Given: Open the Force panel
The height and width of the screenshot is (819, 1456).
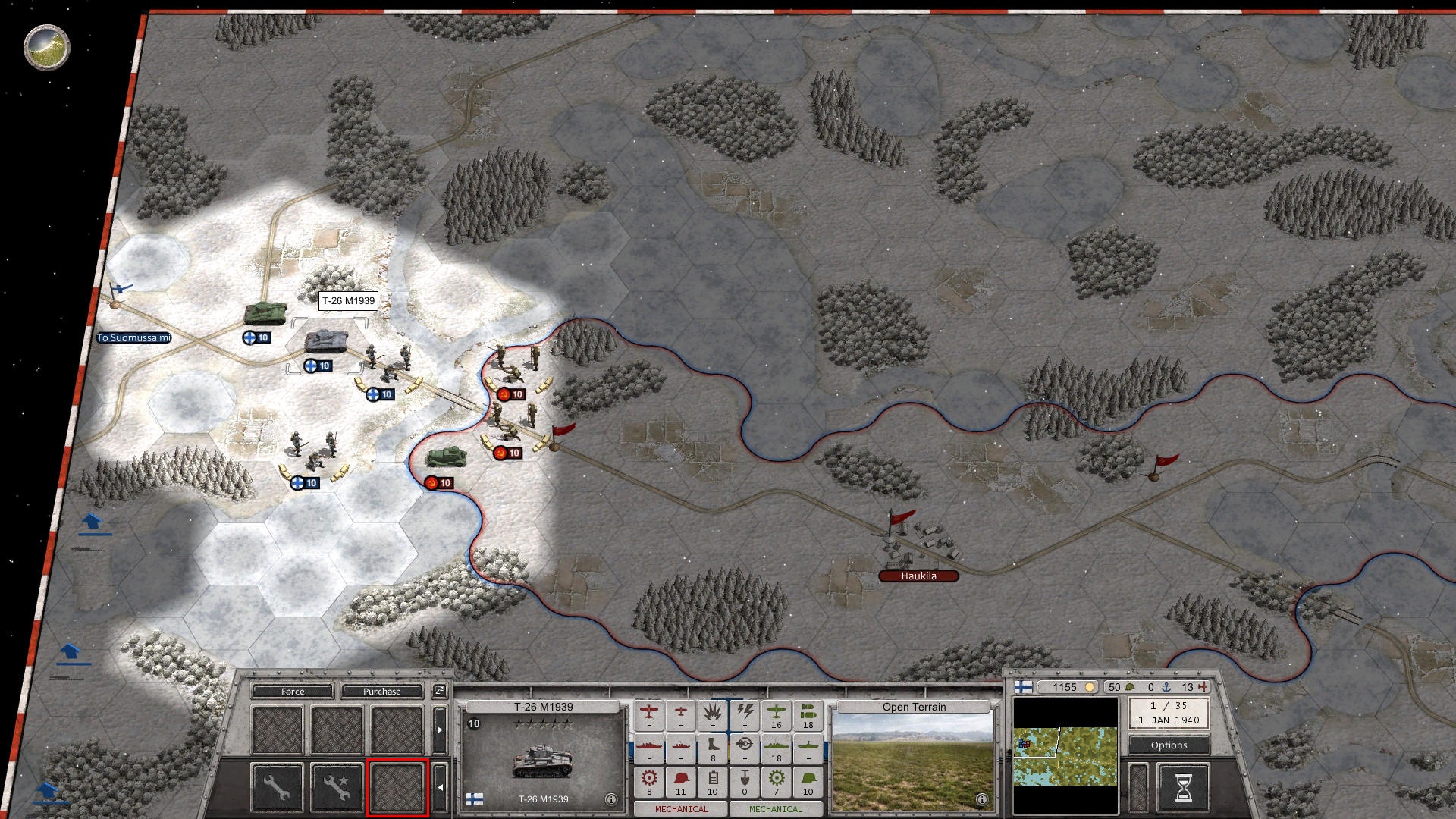Looking at the screenshot, I should 293,692.
